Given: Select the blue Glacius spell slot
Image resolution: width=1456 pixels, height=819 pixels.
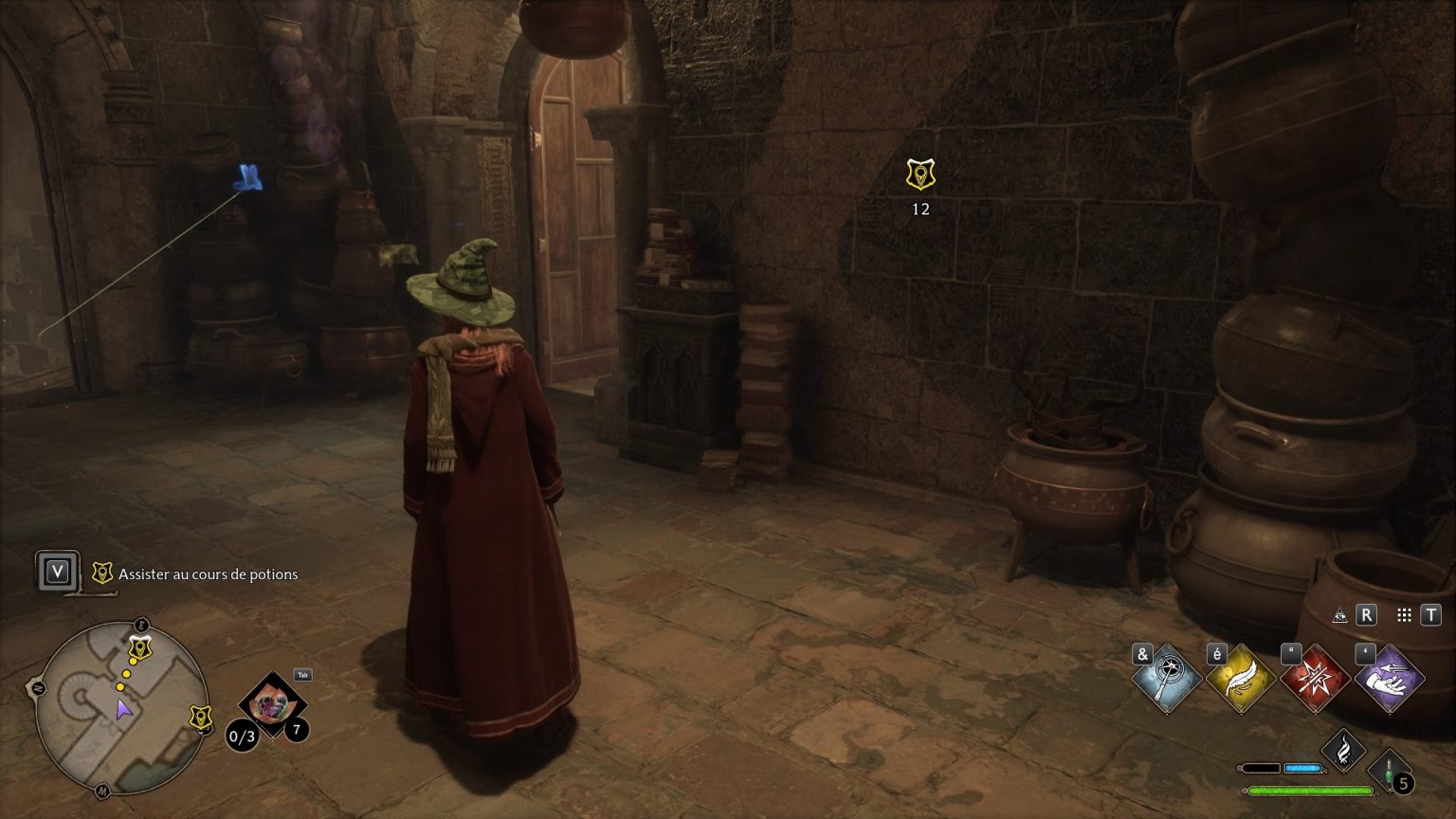Looking at the screenshot, I should (x=1166, y=679).
